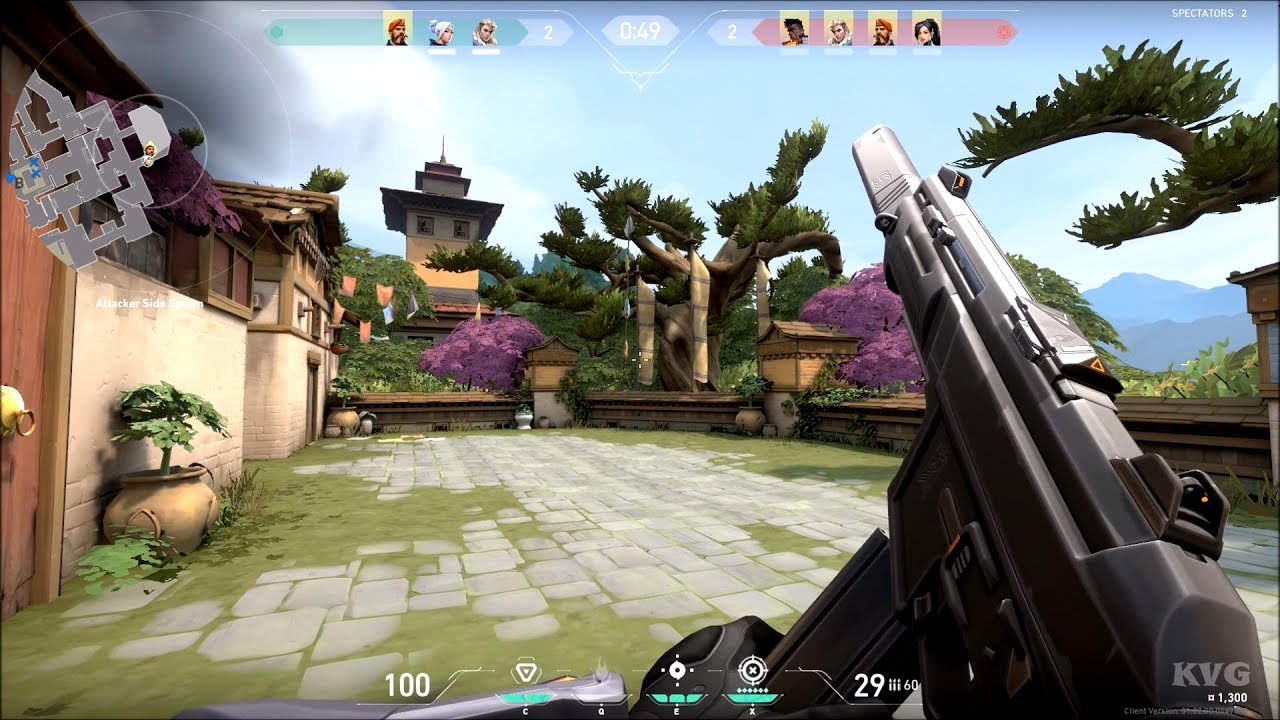Screen dimensions: 1280x720
Task: Click the teal team emblem icon
Action: pyautogui.click(x=277, y=31)
